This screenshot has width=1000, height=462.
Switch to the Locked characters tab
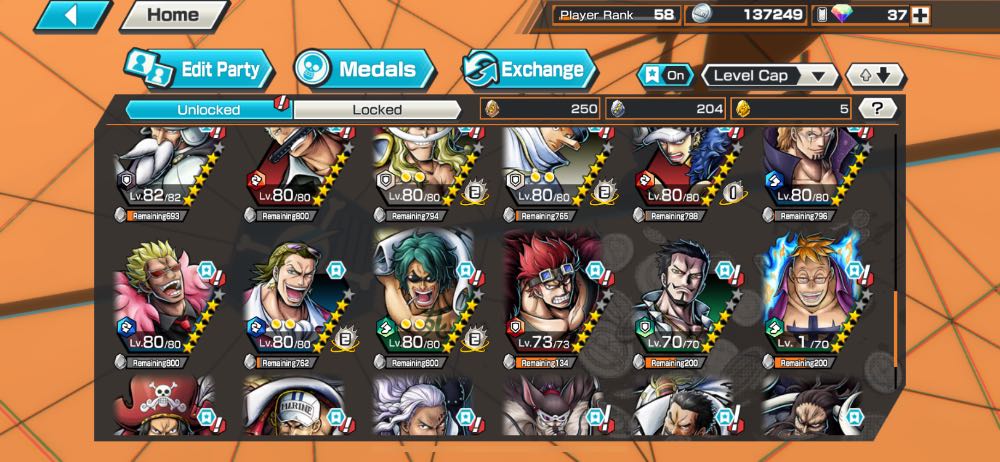(x=377, y=109)
